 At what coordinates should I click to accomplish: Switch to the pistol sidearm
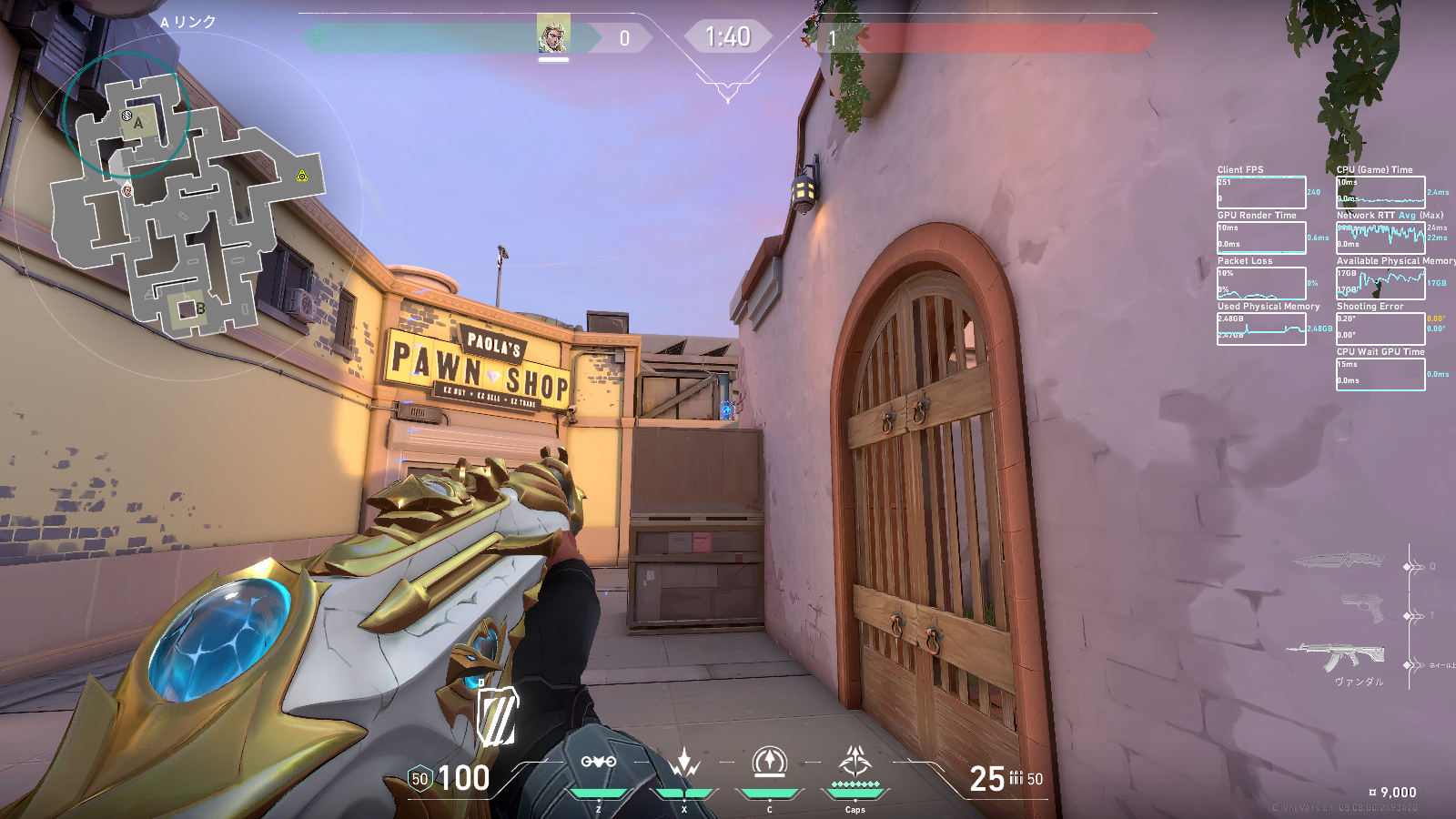(1362, 607)
